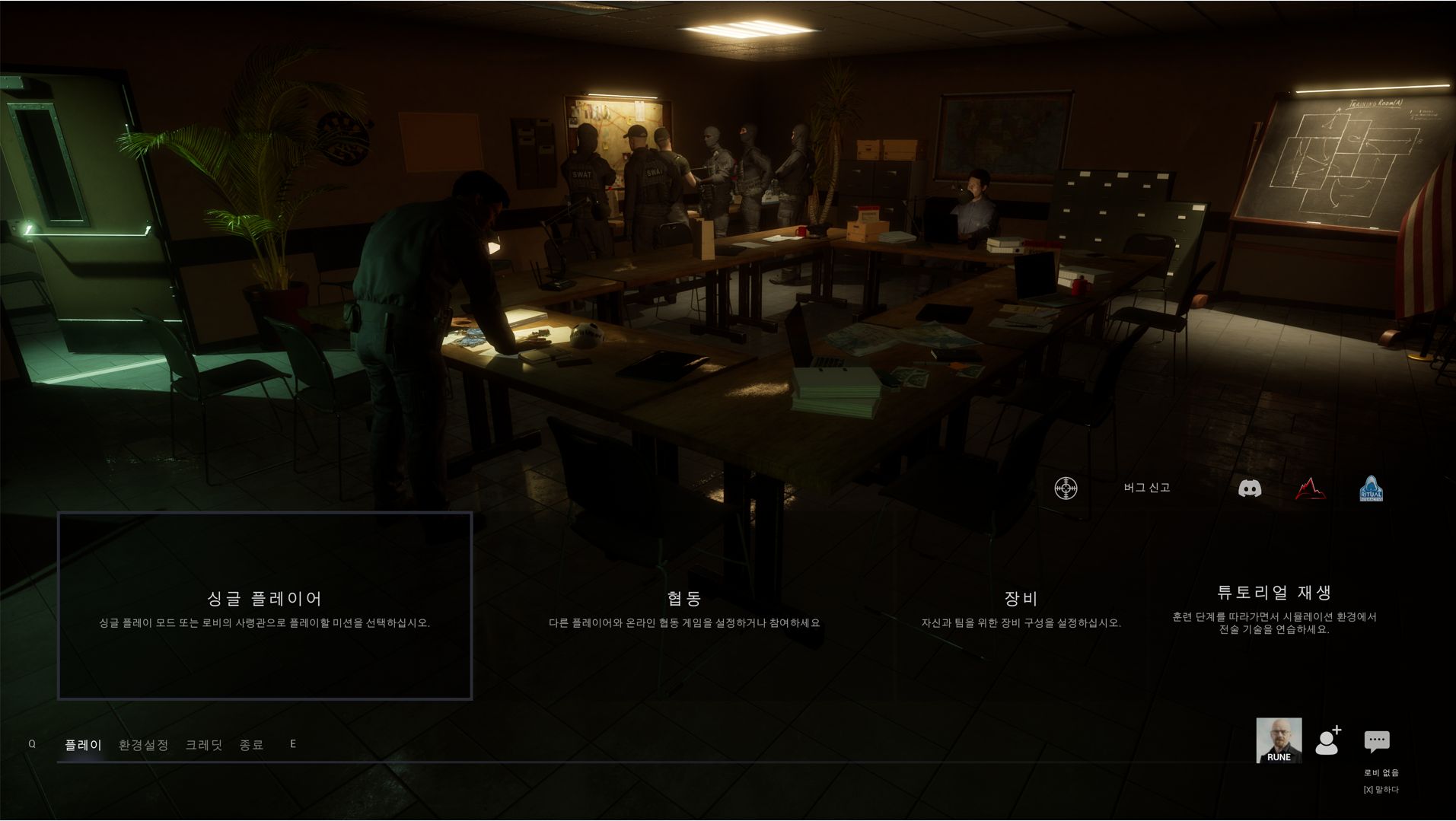The height and width of the screenshot is (821, 1456).
Task: Click the 버그 신고 bug report button
Action: pyautogui.click(x=1146, y=488)
